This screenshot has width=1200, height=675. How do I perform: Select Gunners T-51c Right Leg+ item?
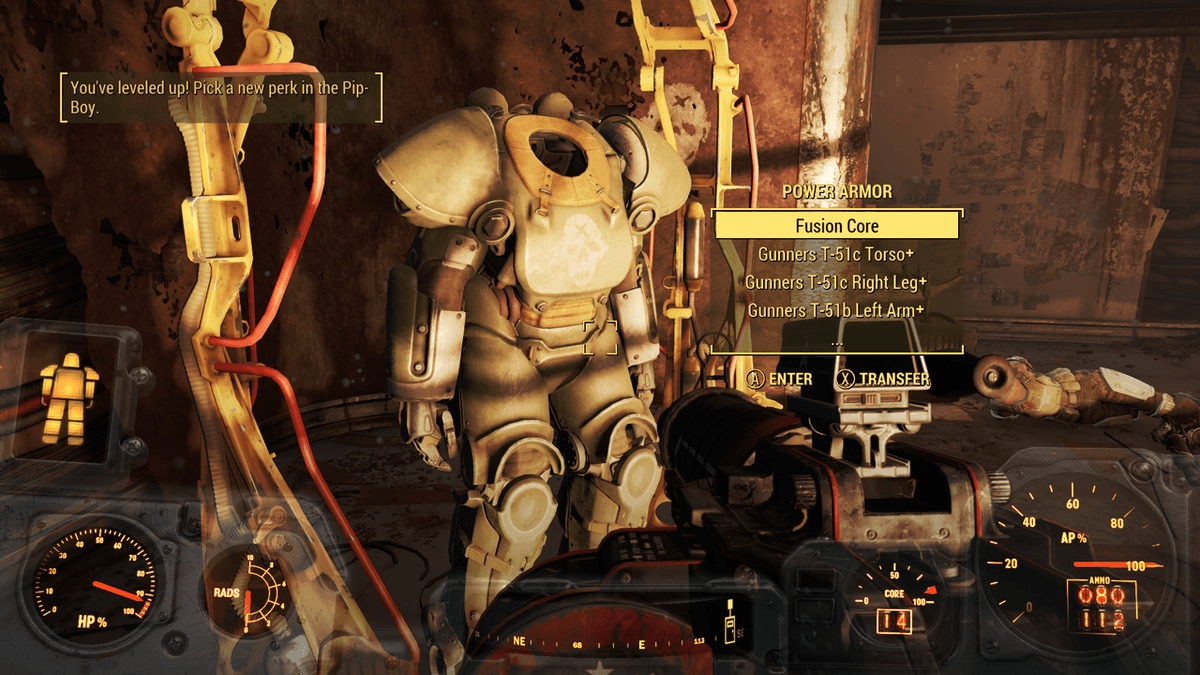[x=837, y=282]
